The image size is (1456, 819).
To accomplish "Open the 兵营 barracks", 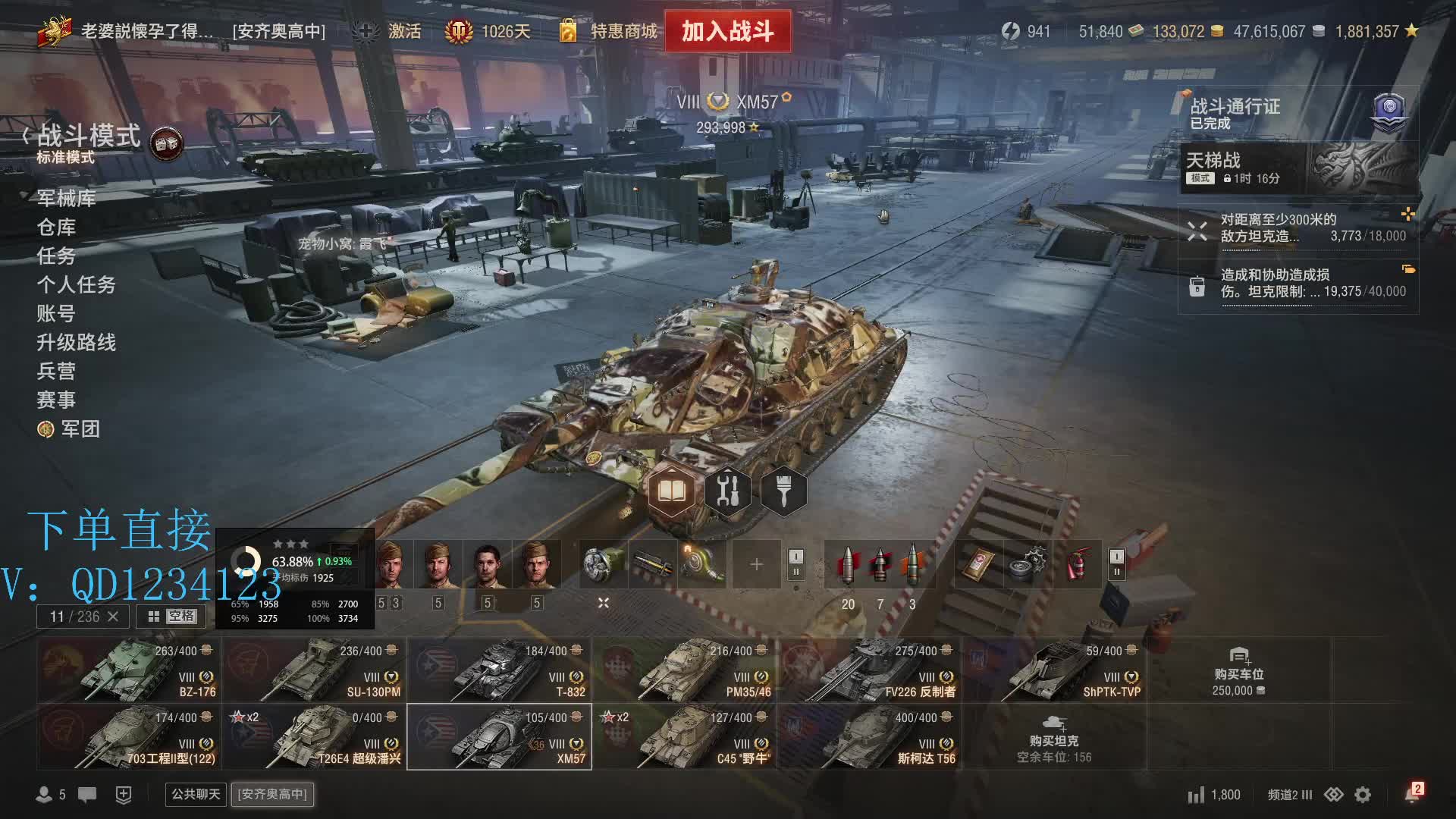I will pyautogui.click(x=57, y=371).
